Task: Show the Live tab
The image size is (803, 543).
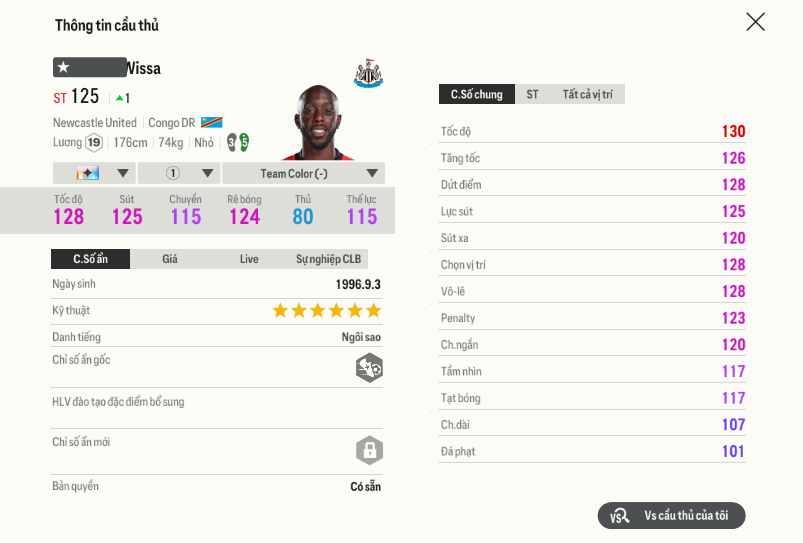Action: click(x=249, y=259)
